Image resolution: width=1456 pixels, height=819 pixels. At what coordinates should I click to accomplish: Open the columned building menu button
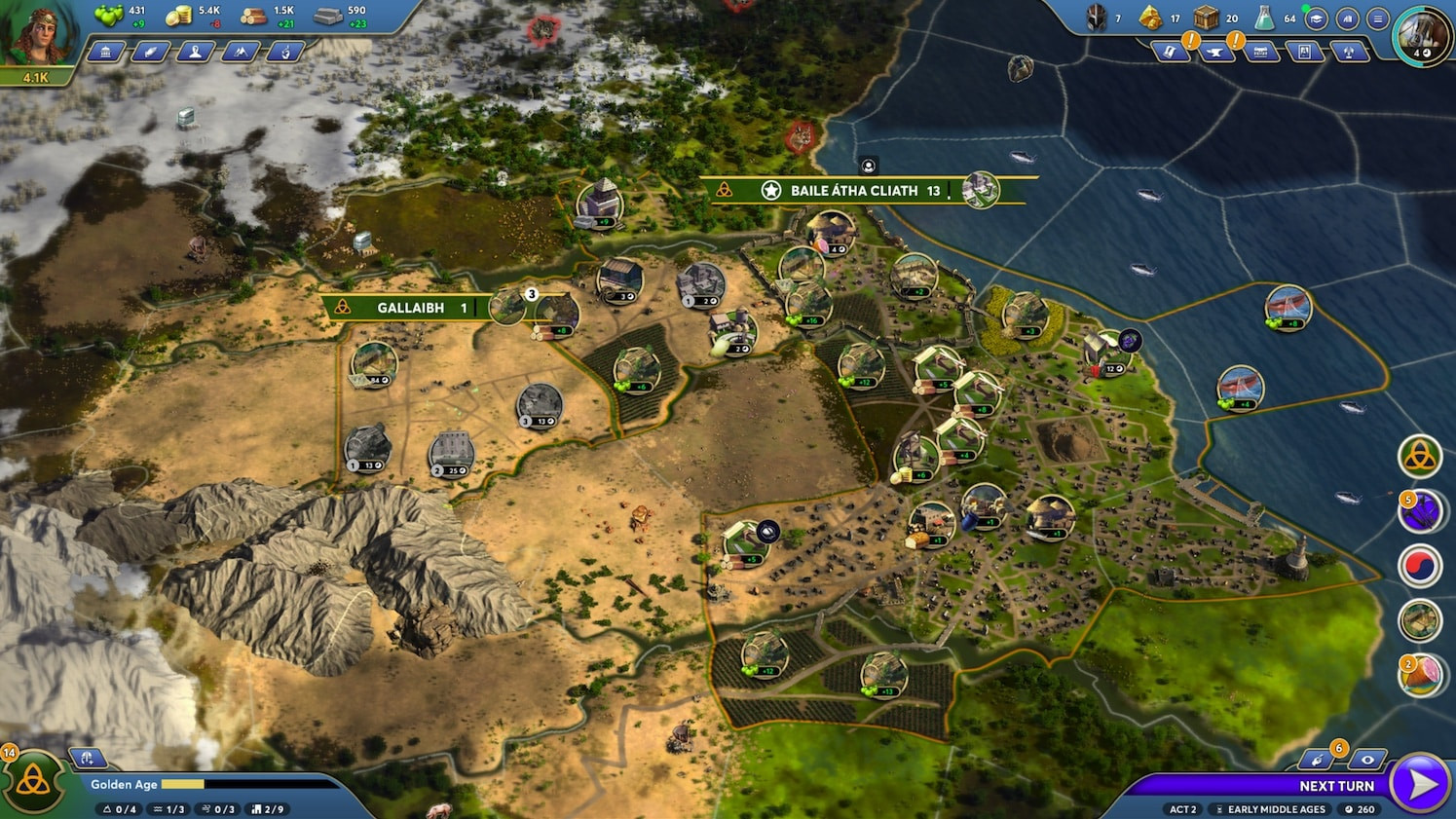pos(105,53)
